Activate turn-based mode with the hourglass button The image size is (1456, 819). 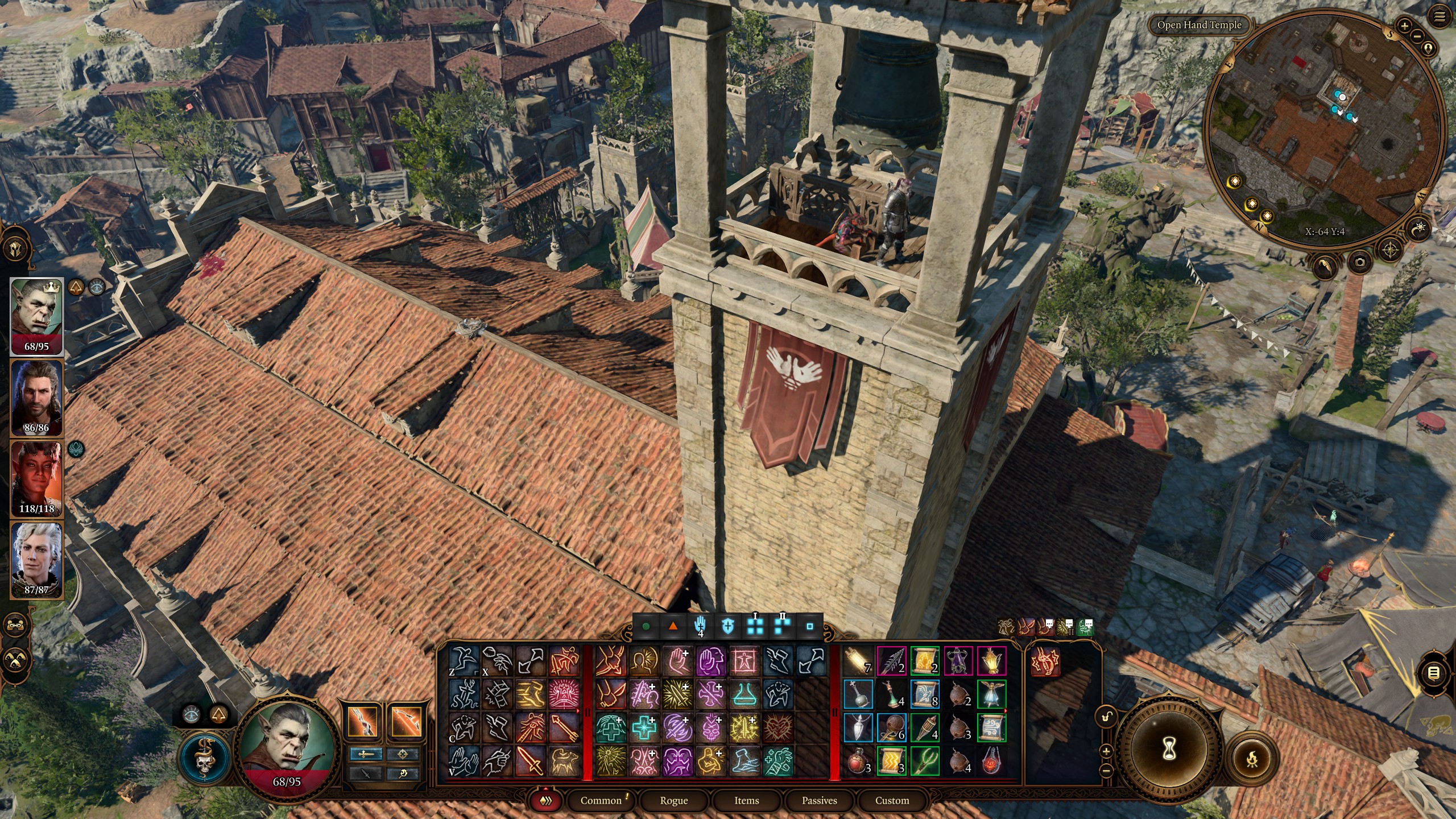pos(1170,750)
